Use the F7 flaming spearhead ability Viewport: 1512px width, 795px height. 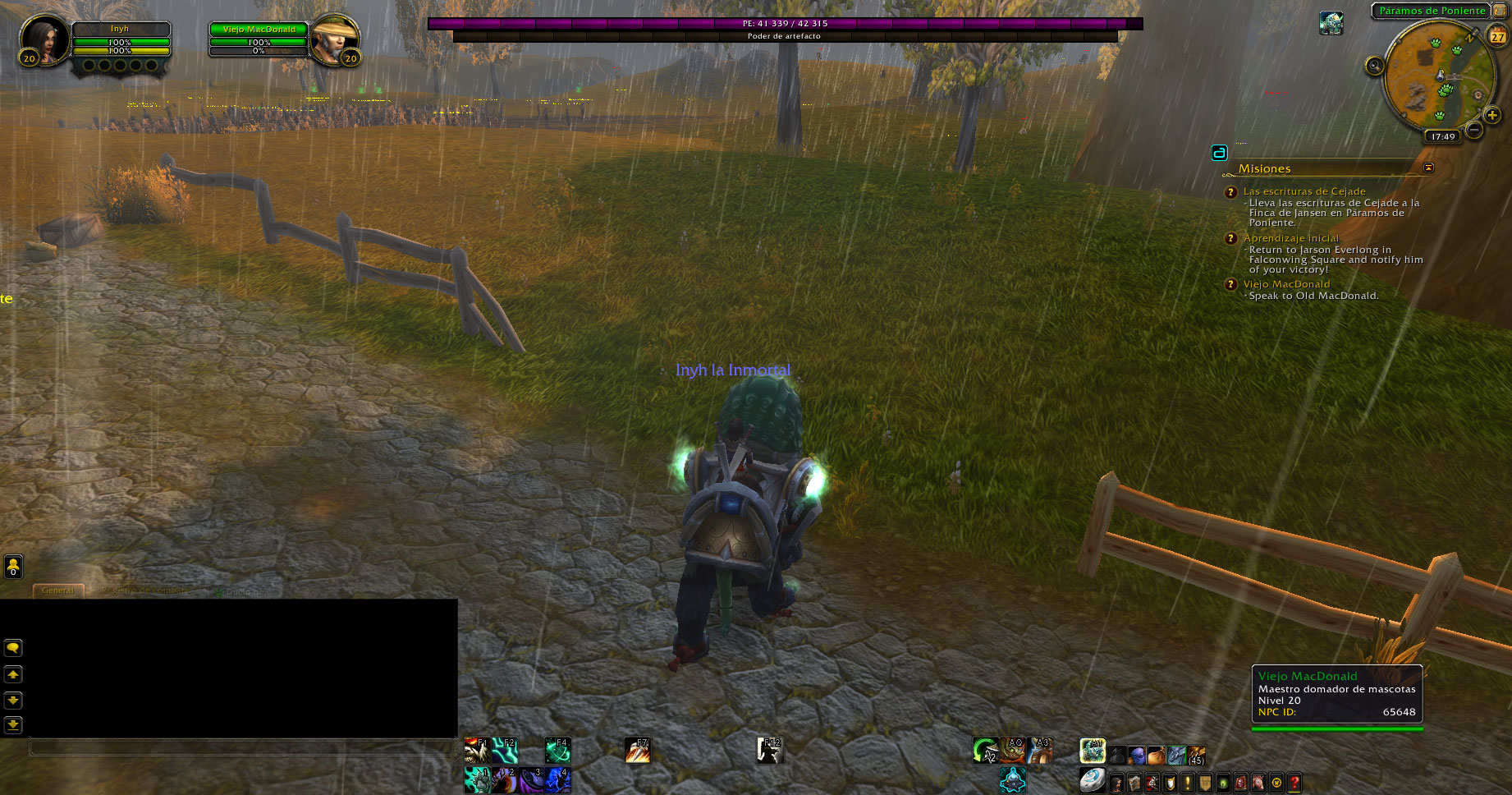(x=637, y=750)
